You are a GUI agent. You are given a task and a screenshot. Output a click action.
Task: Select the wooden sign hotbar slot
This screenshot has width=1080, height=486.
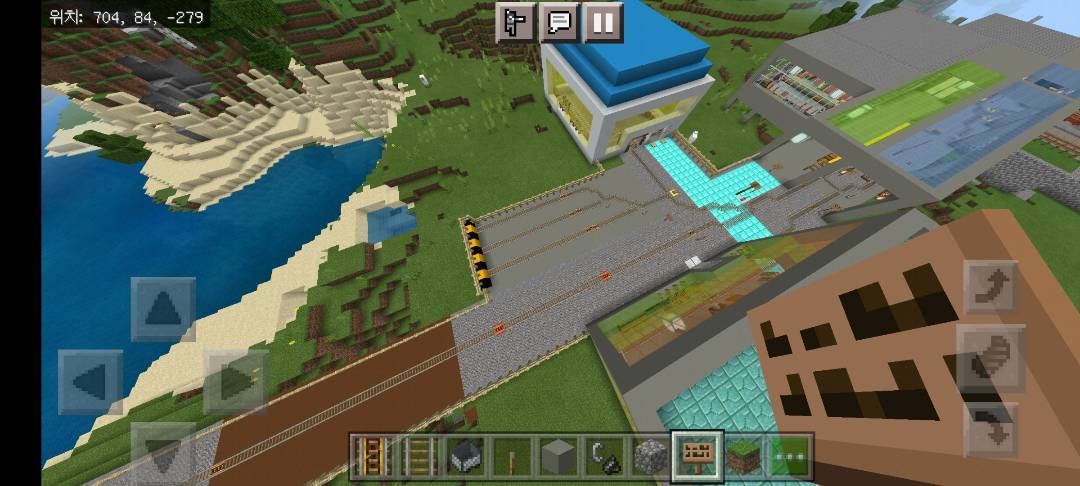point(697,457)
